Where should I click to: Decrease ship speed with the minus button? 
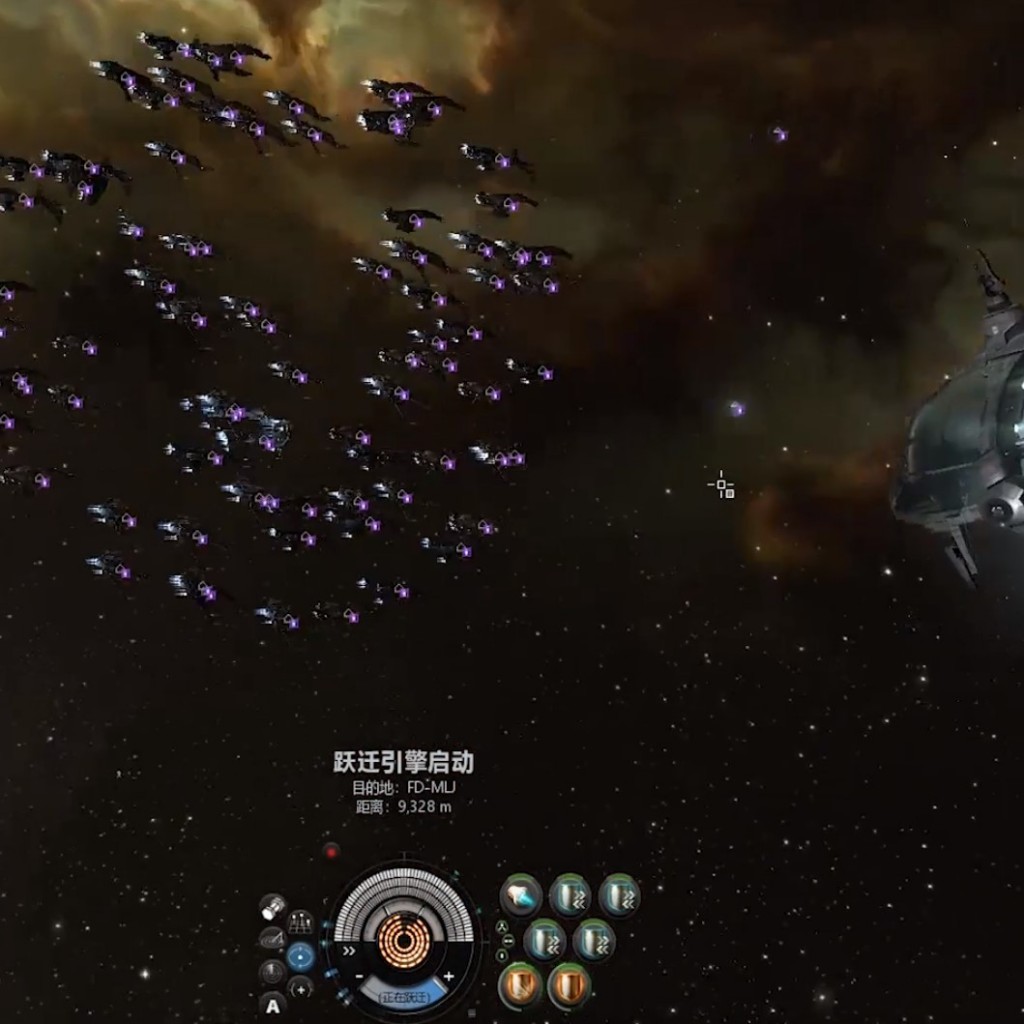pos(360,977)
